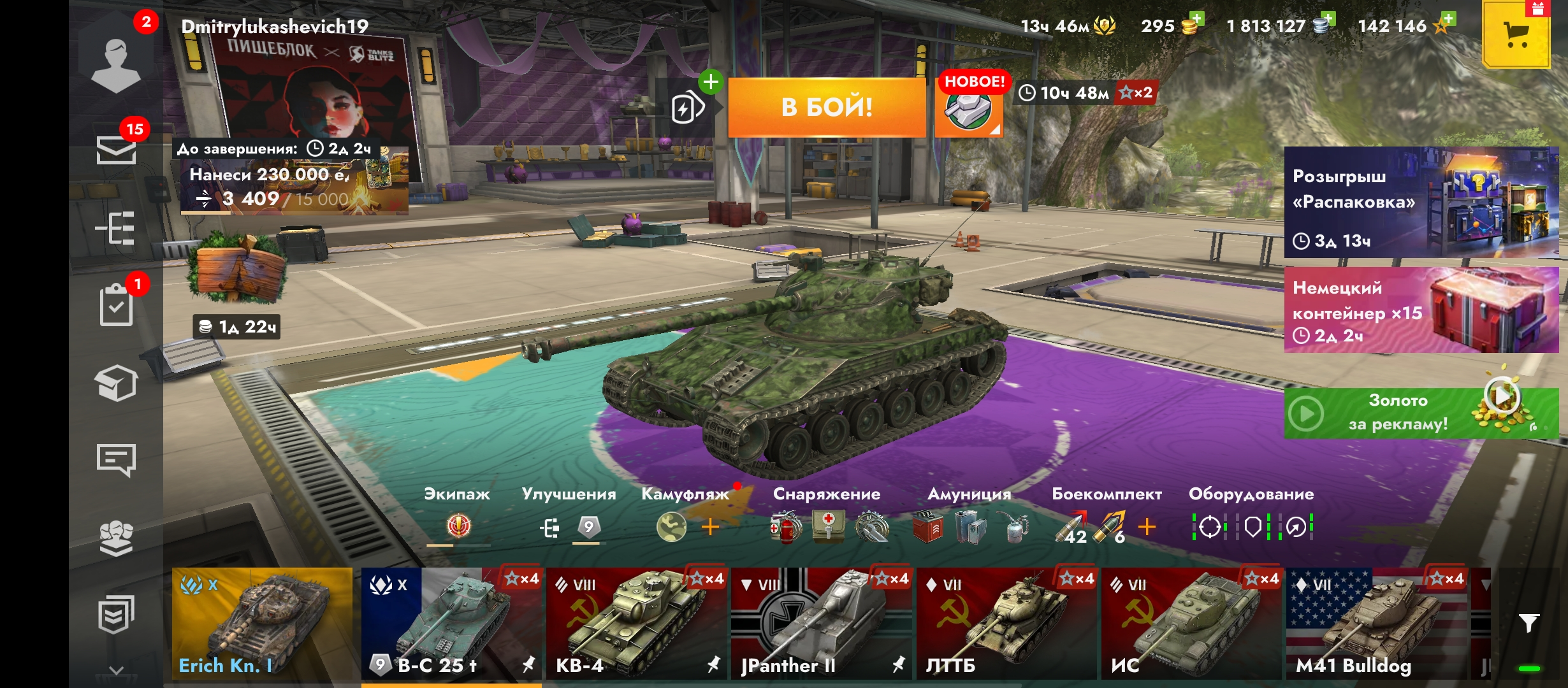
Task: Open the player profile avatar
Action: point(116,64)
